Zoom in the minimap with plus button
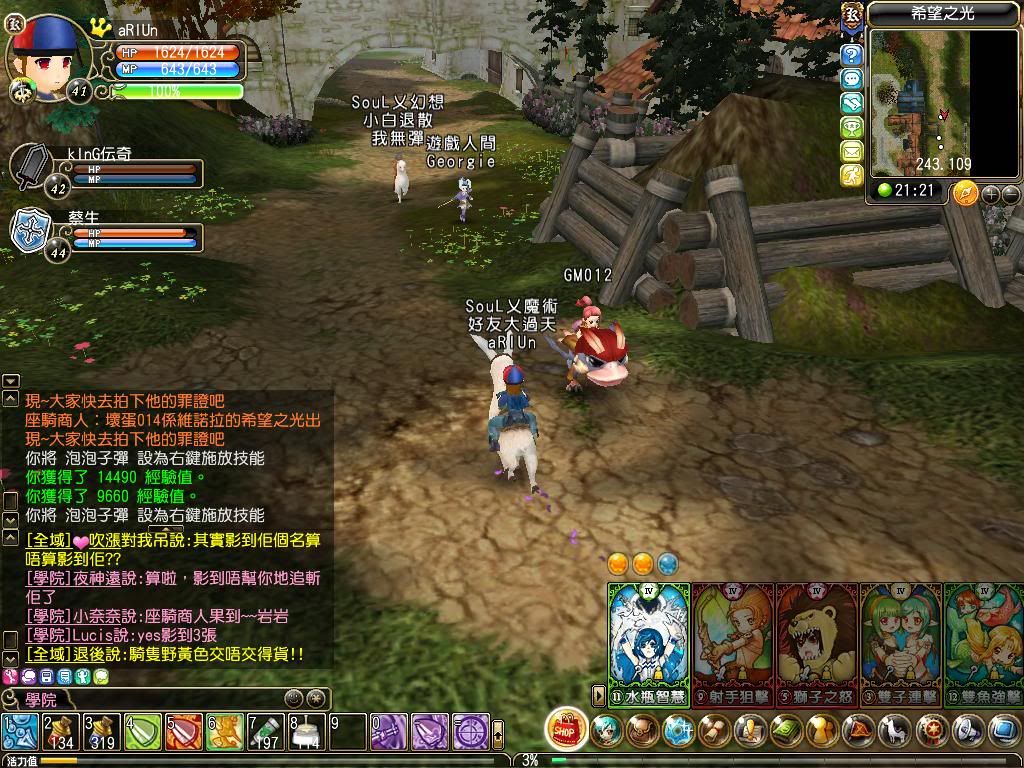Viewport: 1024px width, 768px height. tap(992, 193)
